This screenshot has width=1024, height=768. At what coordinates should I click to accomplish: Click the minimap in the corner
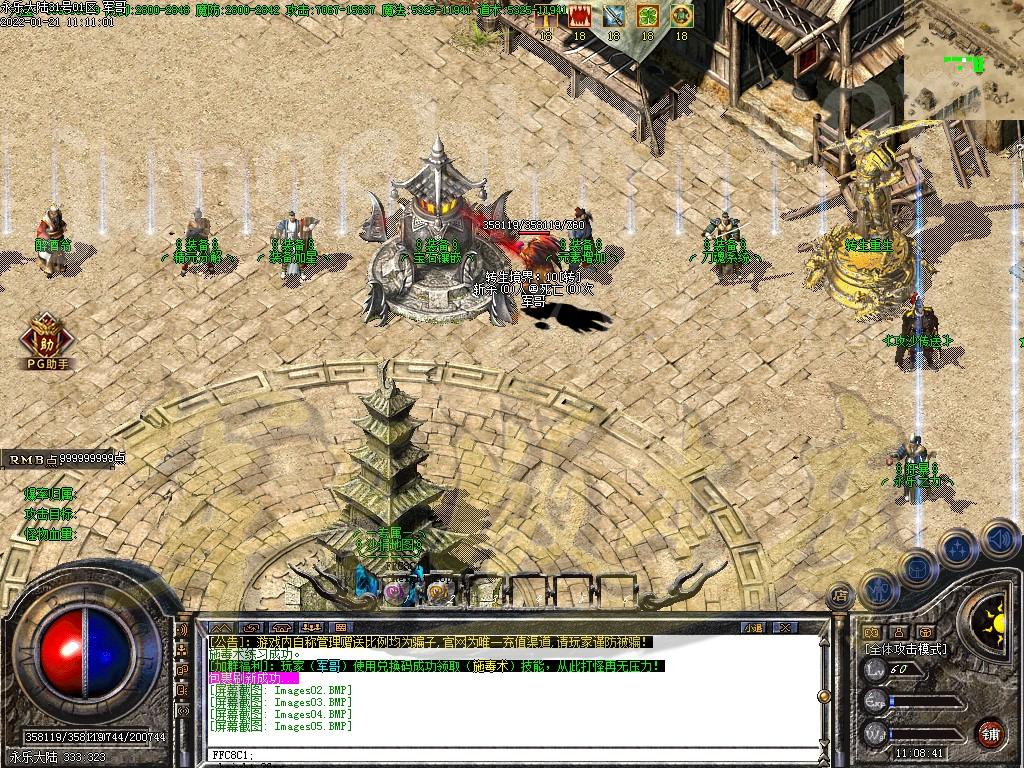point(963,58)
